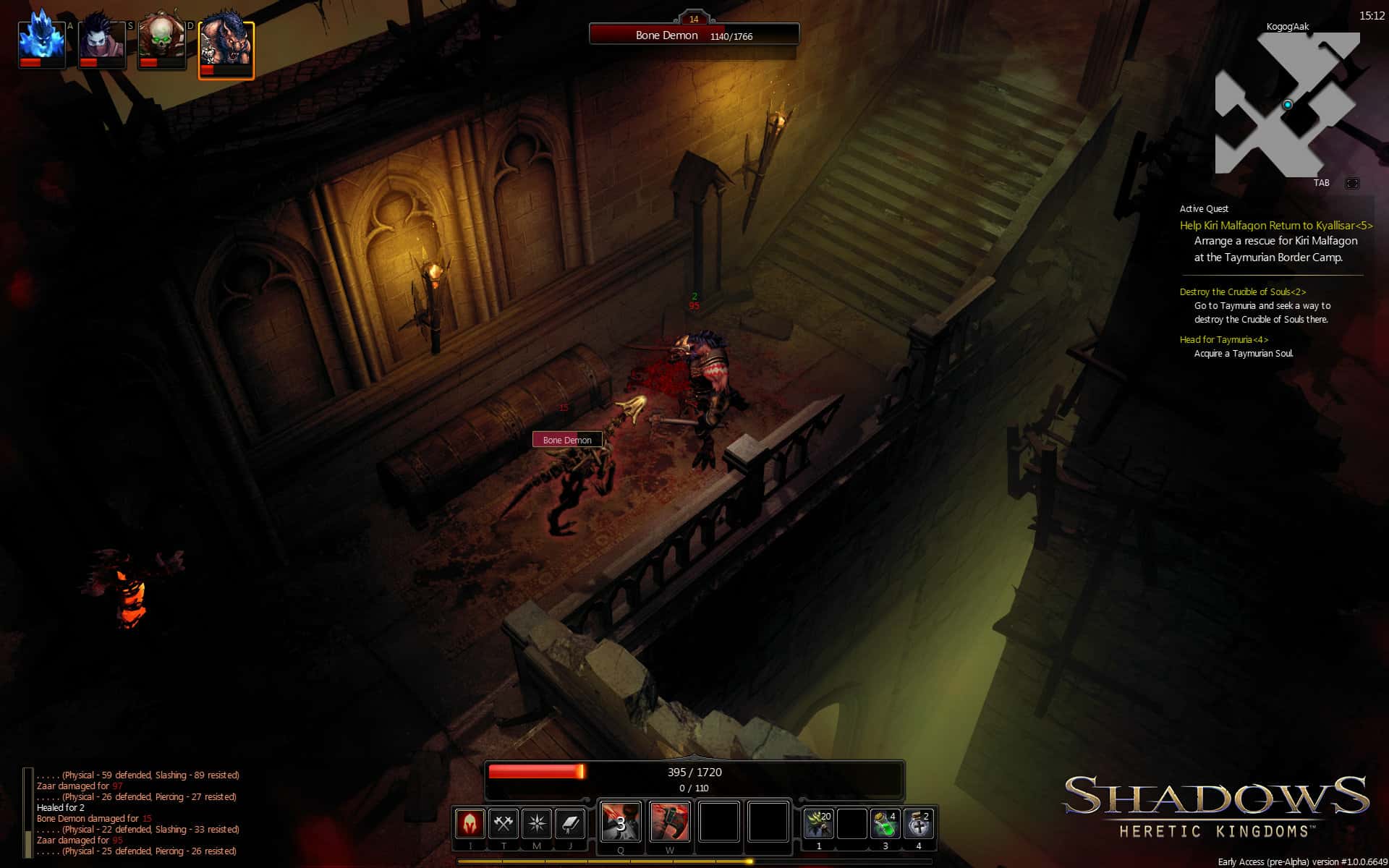The image size is (1389, 868).
Task: Use the green potion in slot 3
Action: tap(885, 823)
